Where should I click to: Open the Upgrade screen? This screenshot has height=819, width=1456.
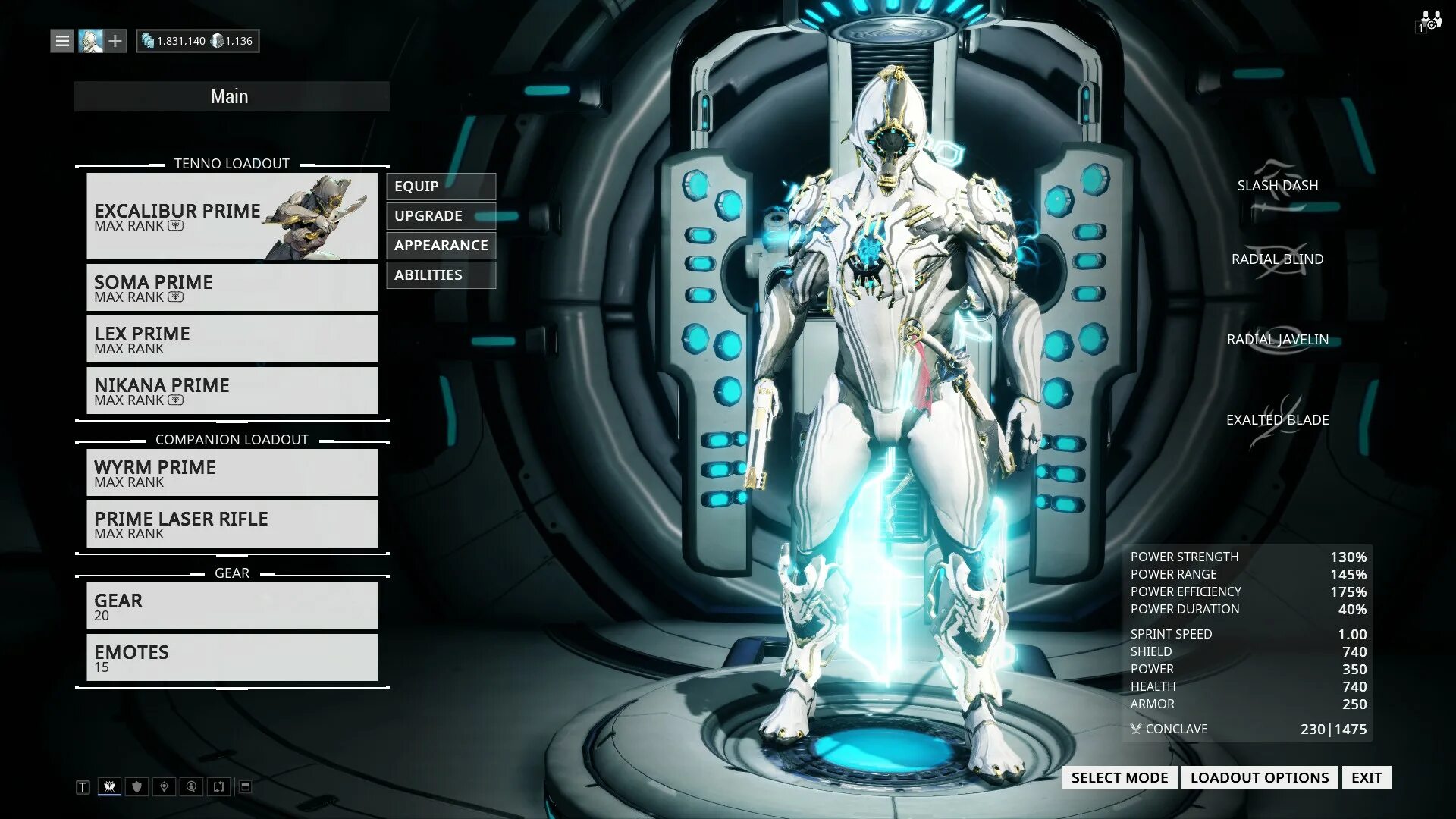click(x=441, y=216)
